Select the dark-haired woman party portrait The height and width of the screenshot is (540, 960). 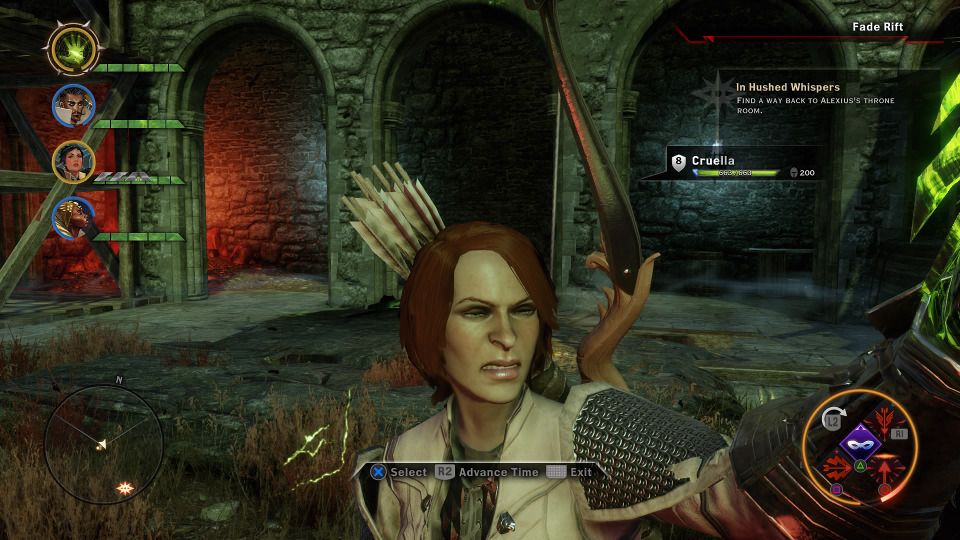click(x=73, y=160)
